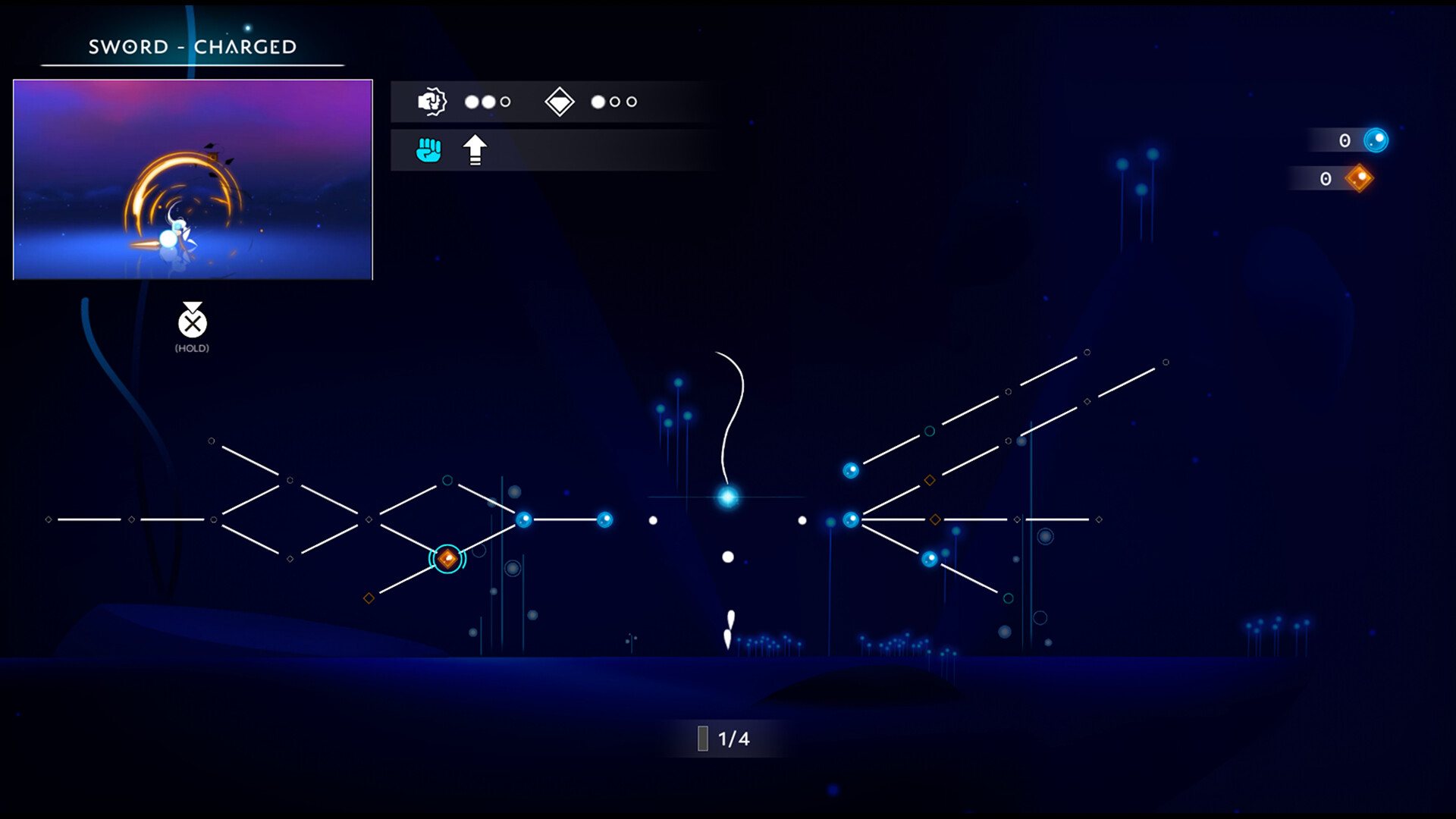1456x819 pixels.
Task: Click the charged sword attack preview video
Action: pos(192,178)
